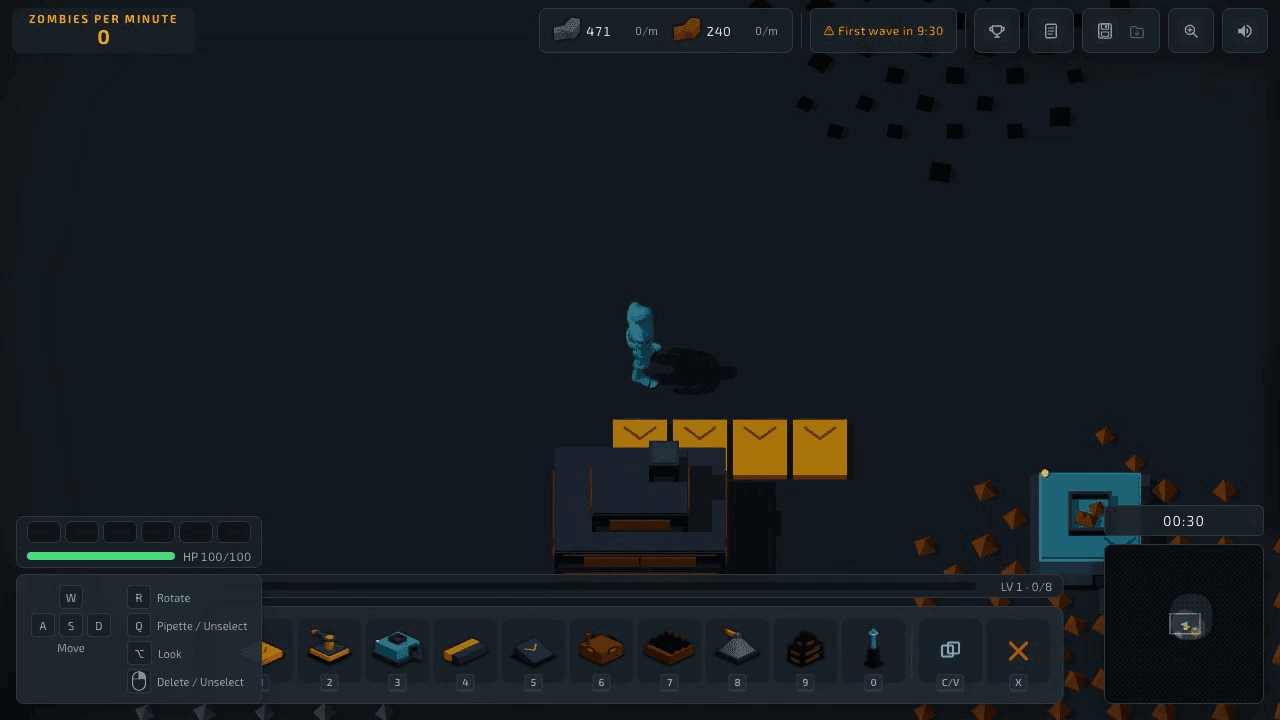1280x720 pixels.
Task: Open the load game folder icon
Action: click(1136, 31)
